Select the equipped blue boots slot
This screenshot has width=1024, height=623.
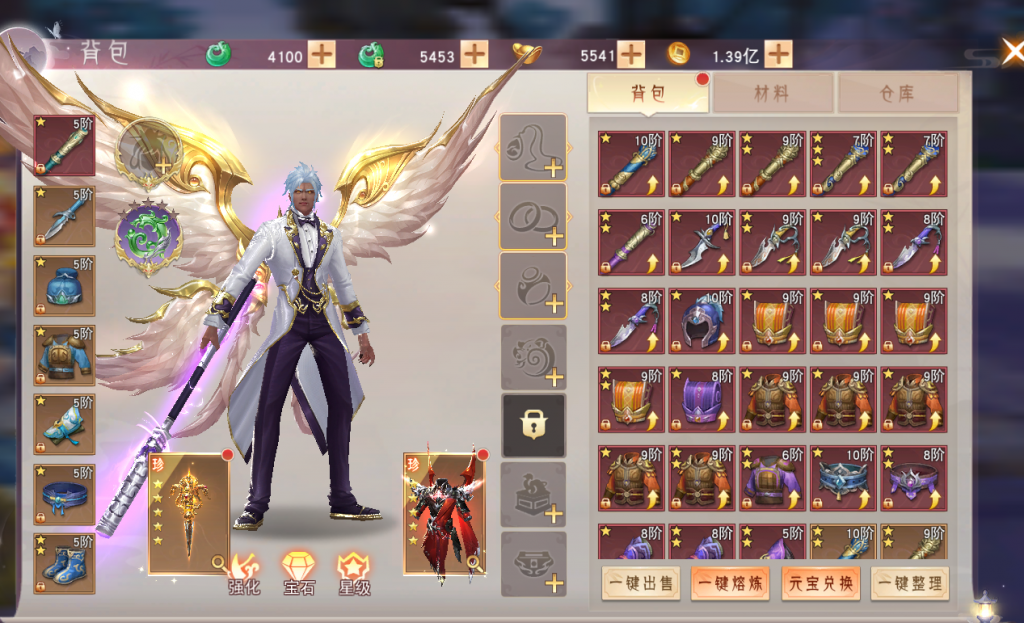65,564
